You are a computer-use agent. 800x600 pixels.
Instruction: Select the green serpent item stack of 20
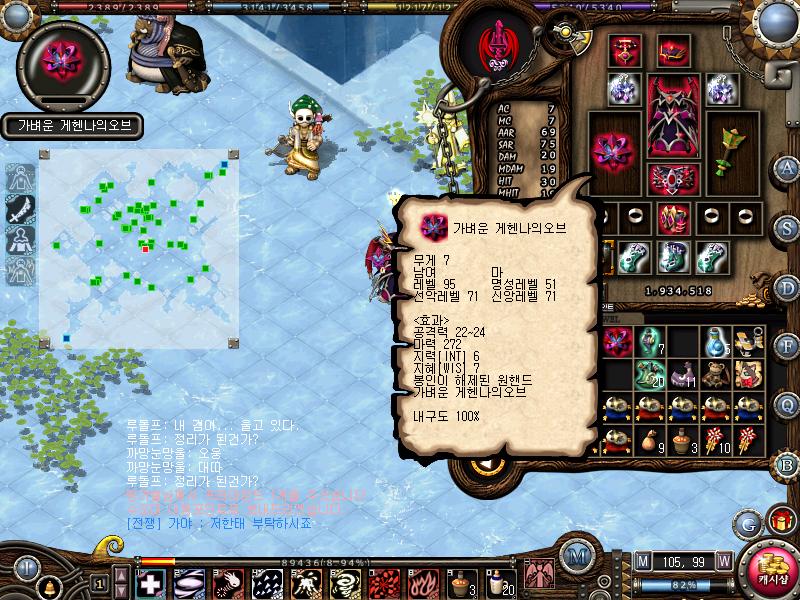(x=651, y=375)
